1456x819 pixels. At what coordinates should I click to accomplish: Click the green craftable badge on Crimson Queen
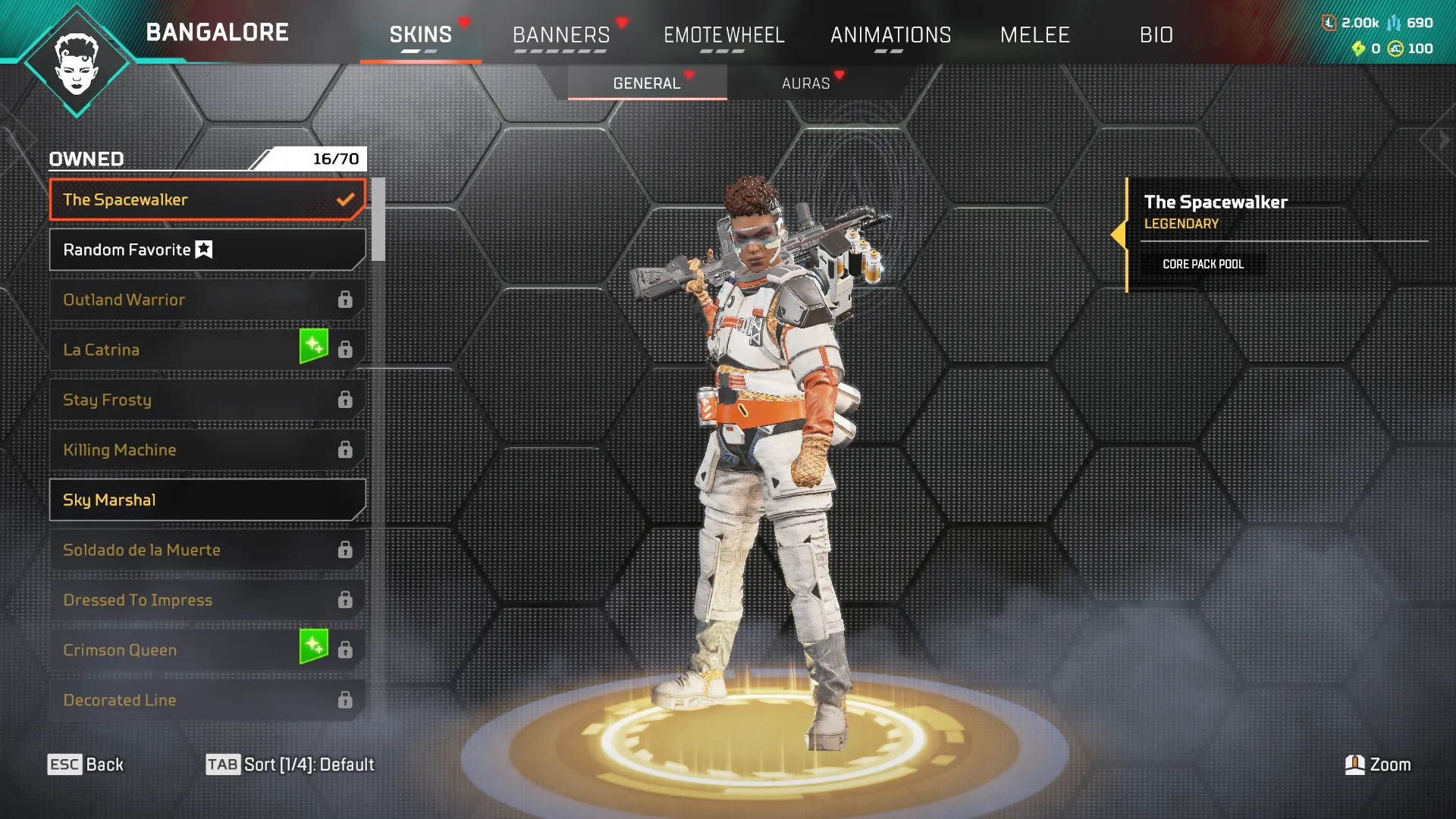315,645
